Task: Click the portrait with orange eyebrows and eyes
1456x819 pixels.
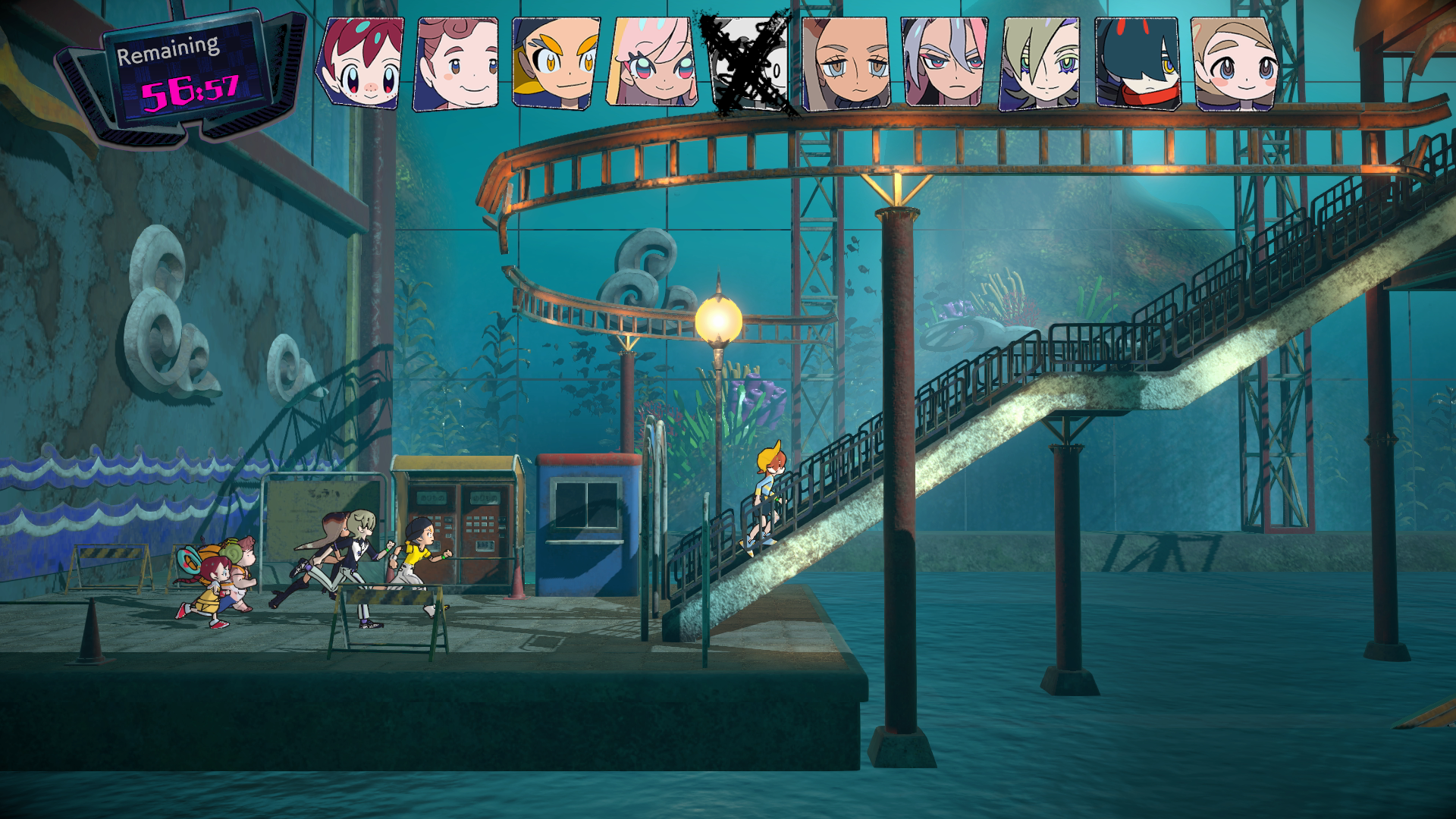Action: [x=555, y=64]
